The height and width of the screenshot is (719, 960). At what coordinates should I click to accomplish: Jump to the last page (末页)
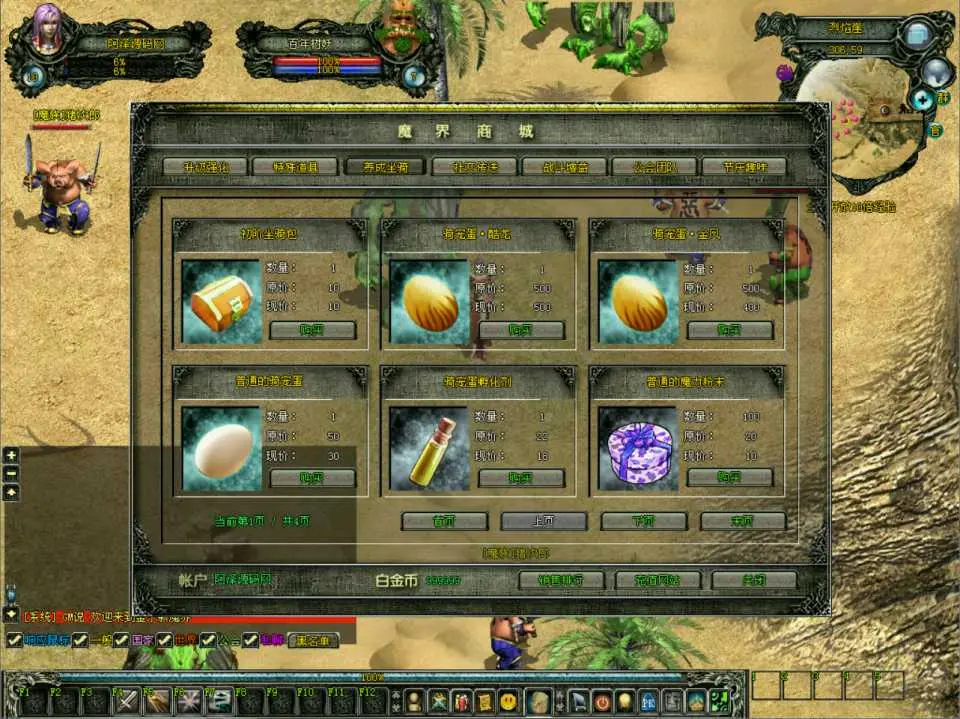742,521
